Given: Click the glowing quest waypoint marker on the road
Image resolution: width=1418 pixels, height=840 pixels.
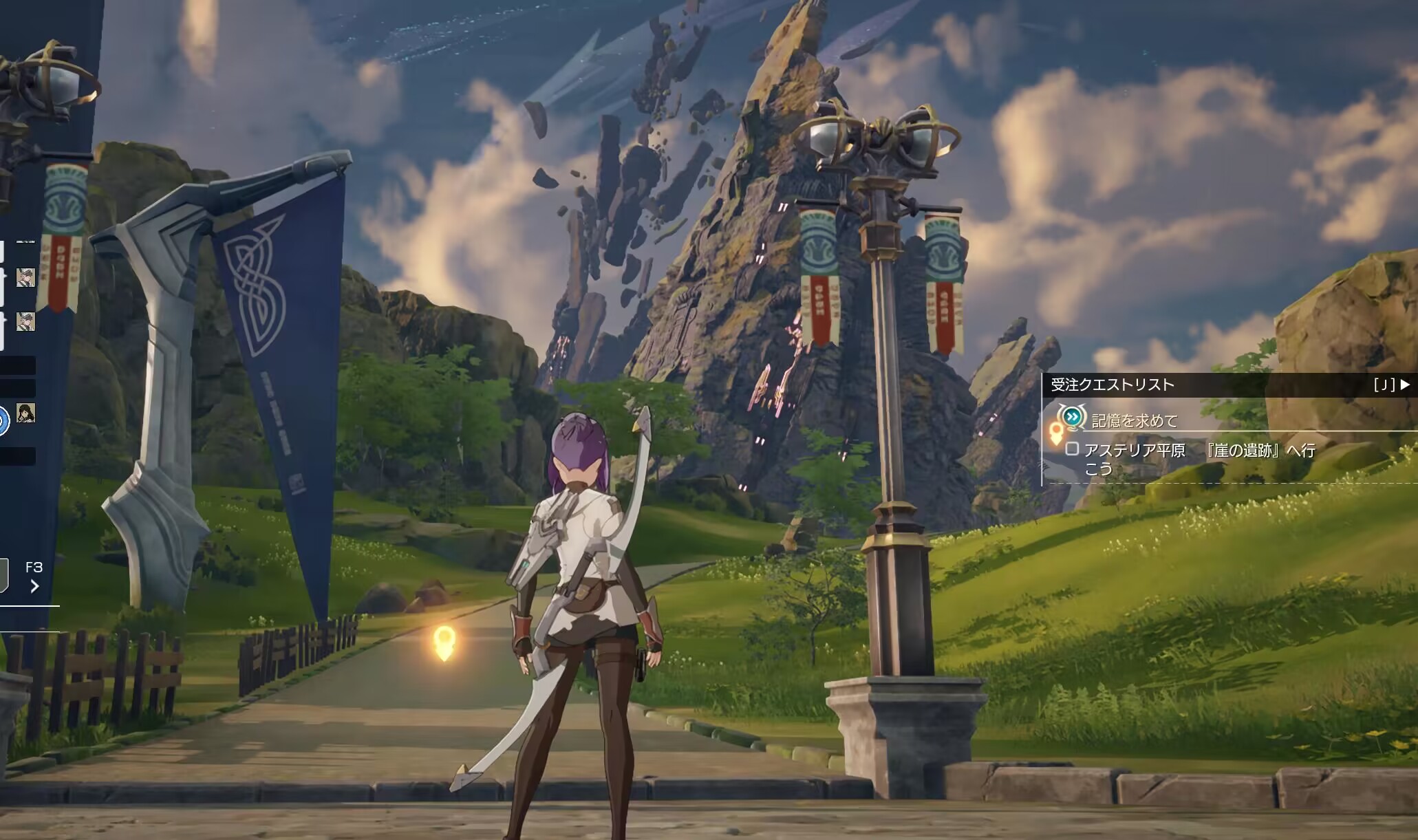Looking at the screenshot, I should coord(444,643).
